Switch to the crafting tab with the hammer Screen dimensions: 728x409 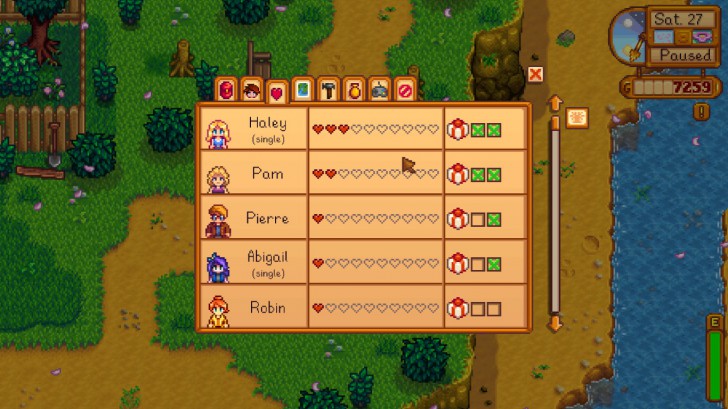pyautogui.click(x=328, y=91)
